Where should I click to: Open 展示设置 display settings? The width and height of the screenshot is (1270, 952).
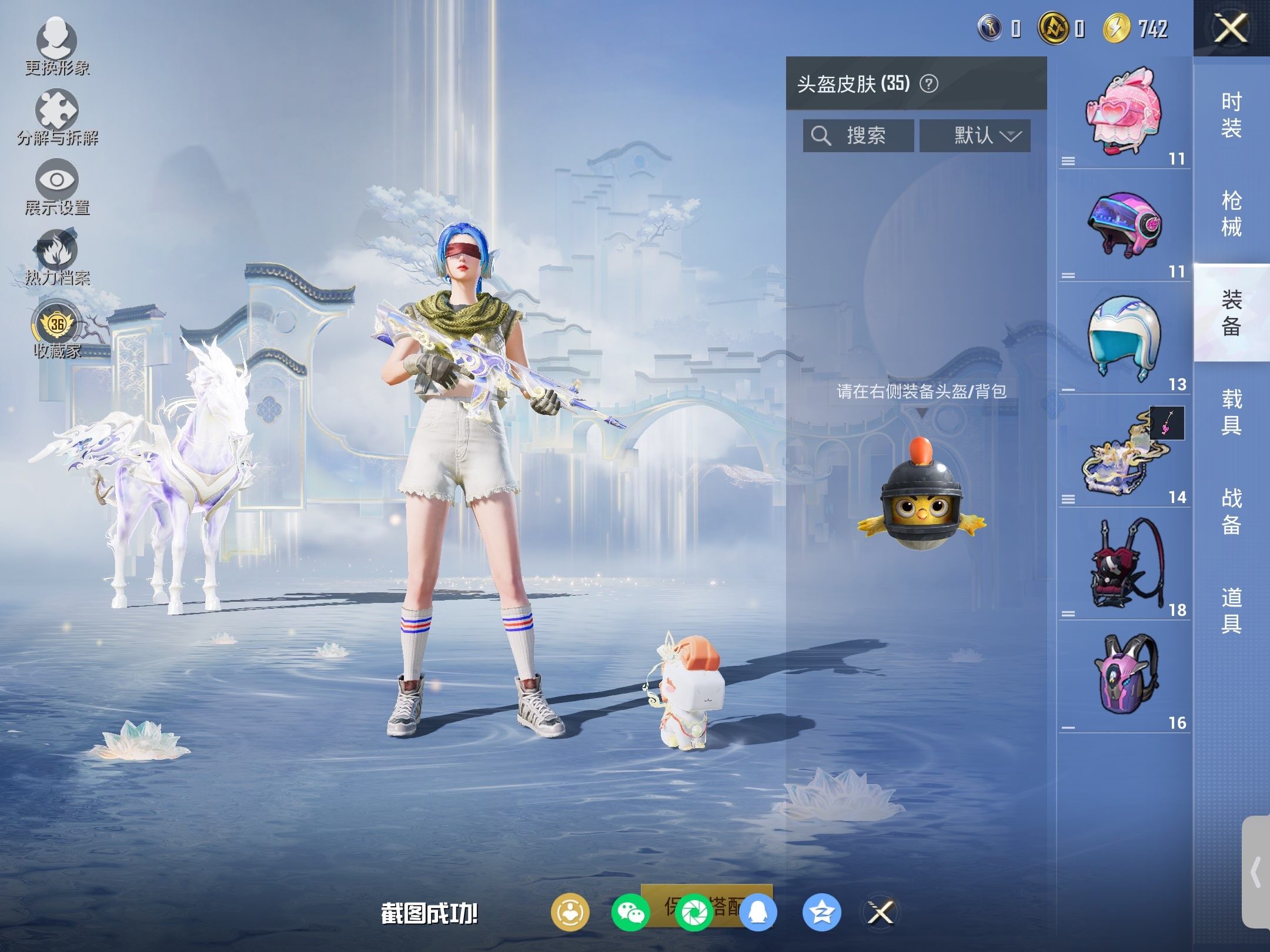[57, 186]
